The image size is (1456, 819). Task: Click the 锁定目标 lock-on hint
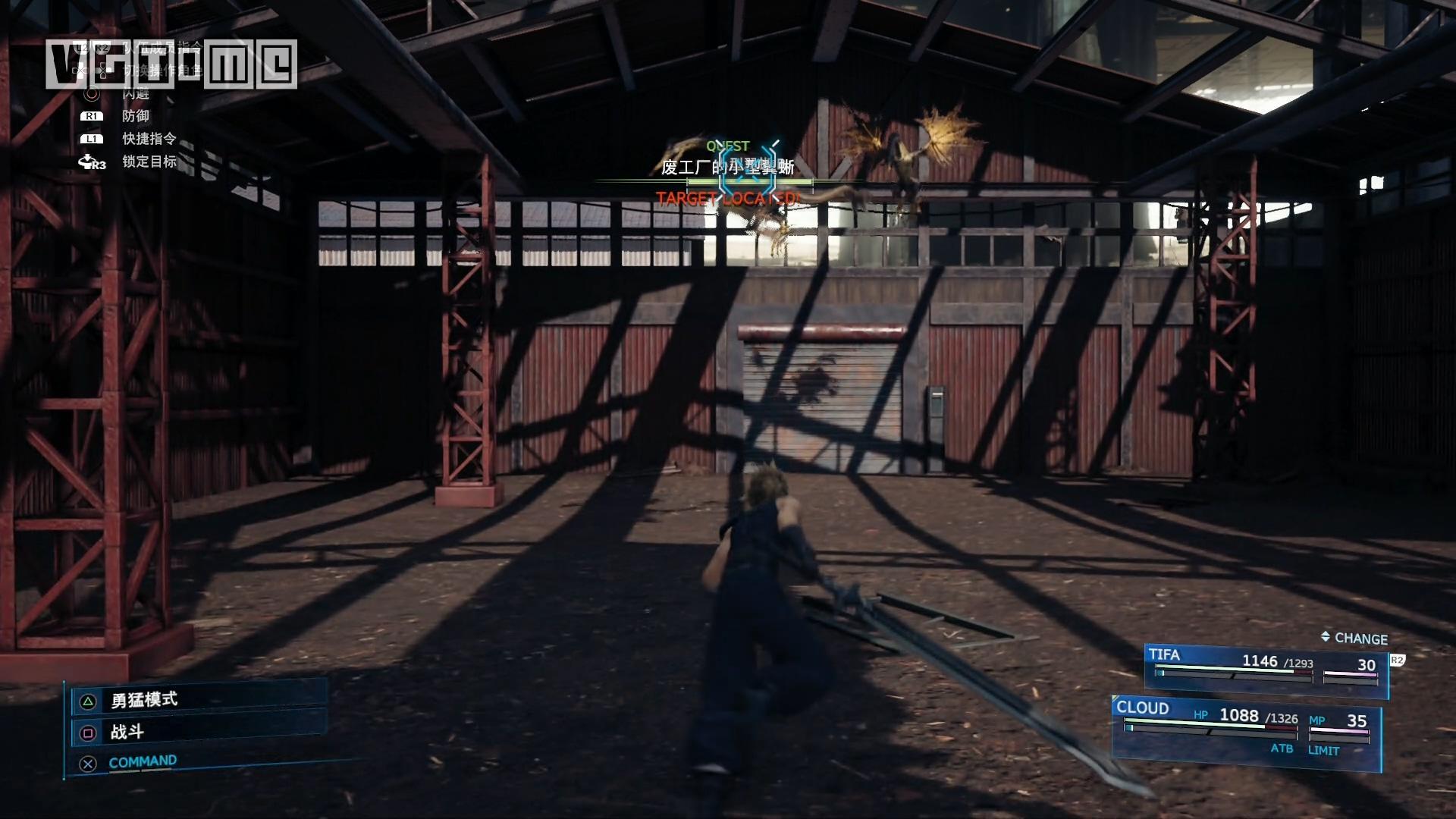pyautogui.click(x=149, y=162)
